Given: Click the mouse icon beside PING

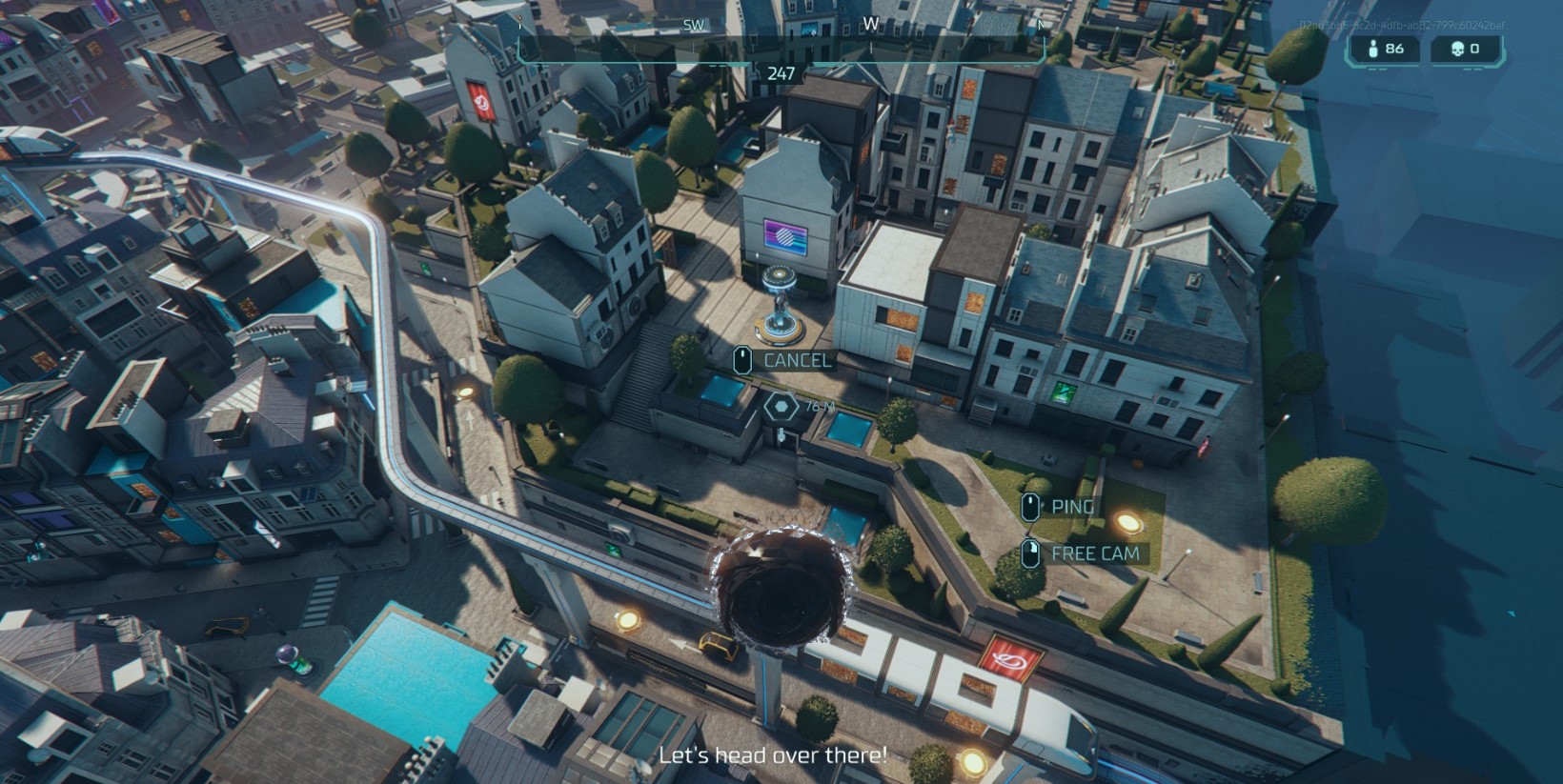Looking at the screenshot, I should point(1031,506).
